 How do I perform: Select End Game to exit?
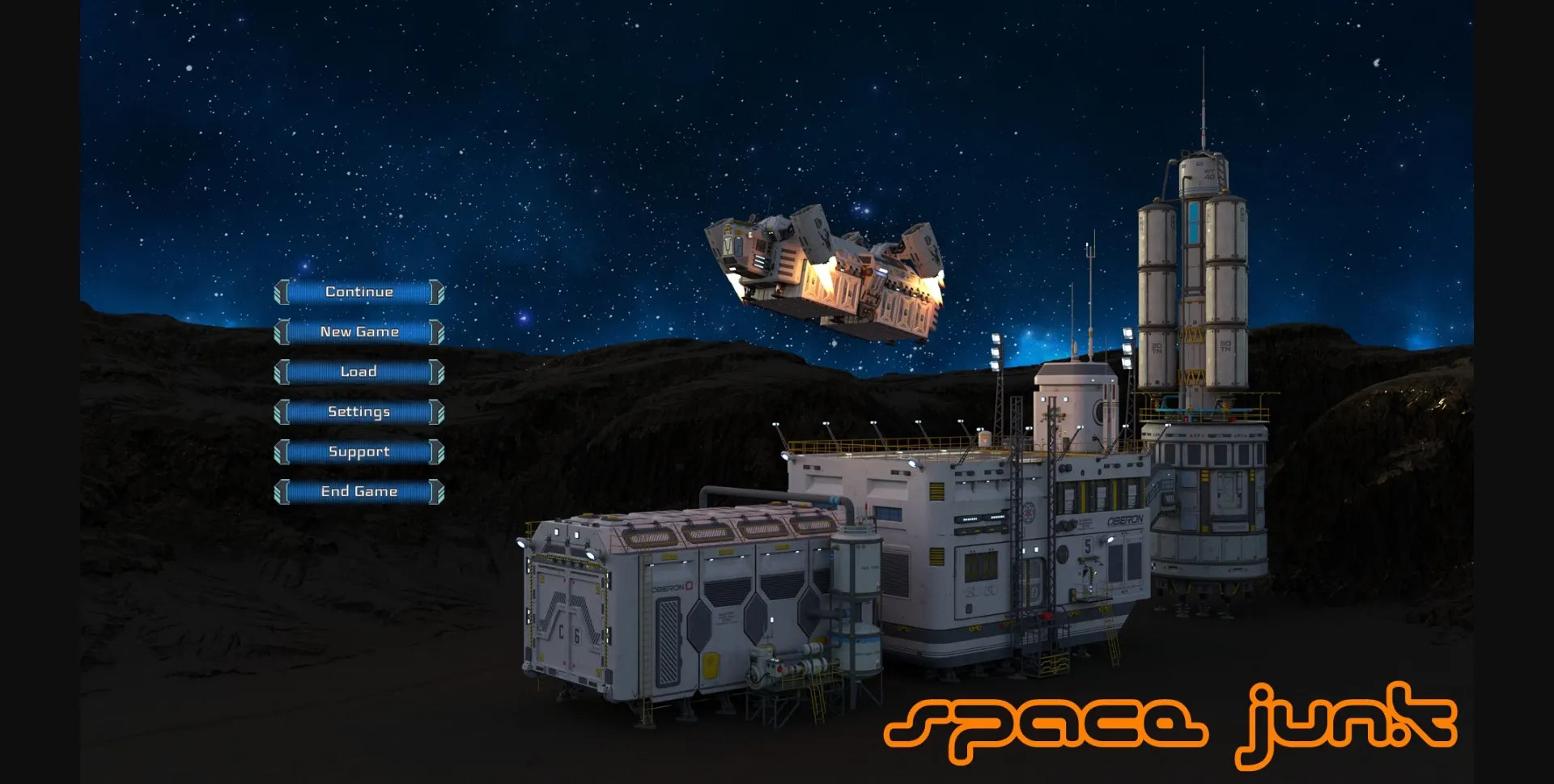(x=359, y=491)
